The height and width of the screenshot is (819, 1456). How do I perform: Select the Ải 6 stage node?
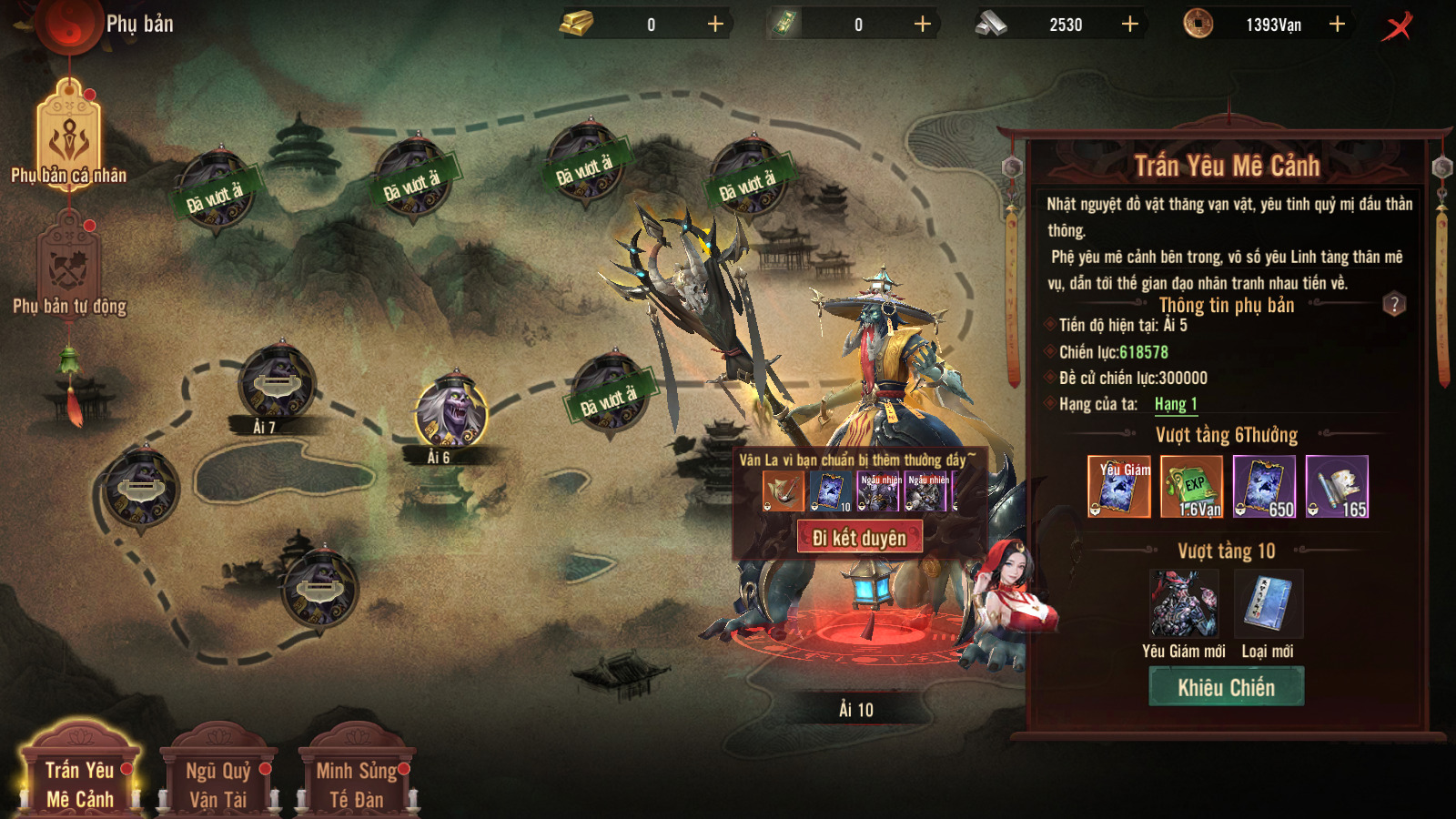tap(451, 412)
